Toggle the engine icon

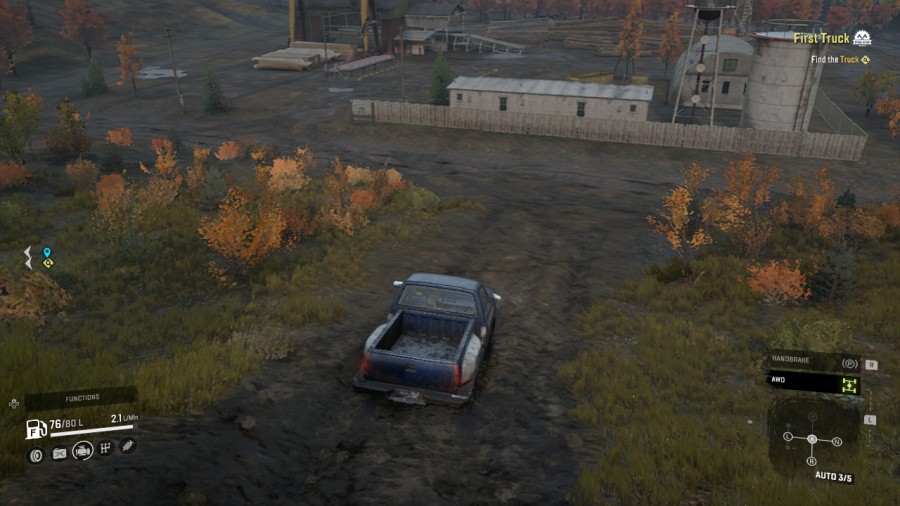click(x=83, y=451)
